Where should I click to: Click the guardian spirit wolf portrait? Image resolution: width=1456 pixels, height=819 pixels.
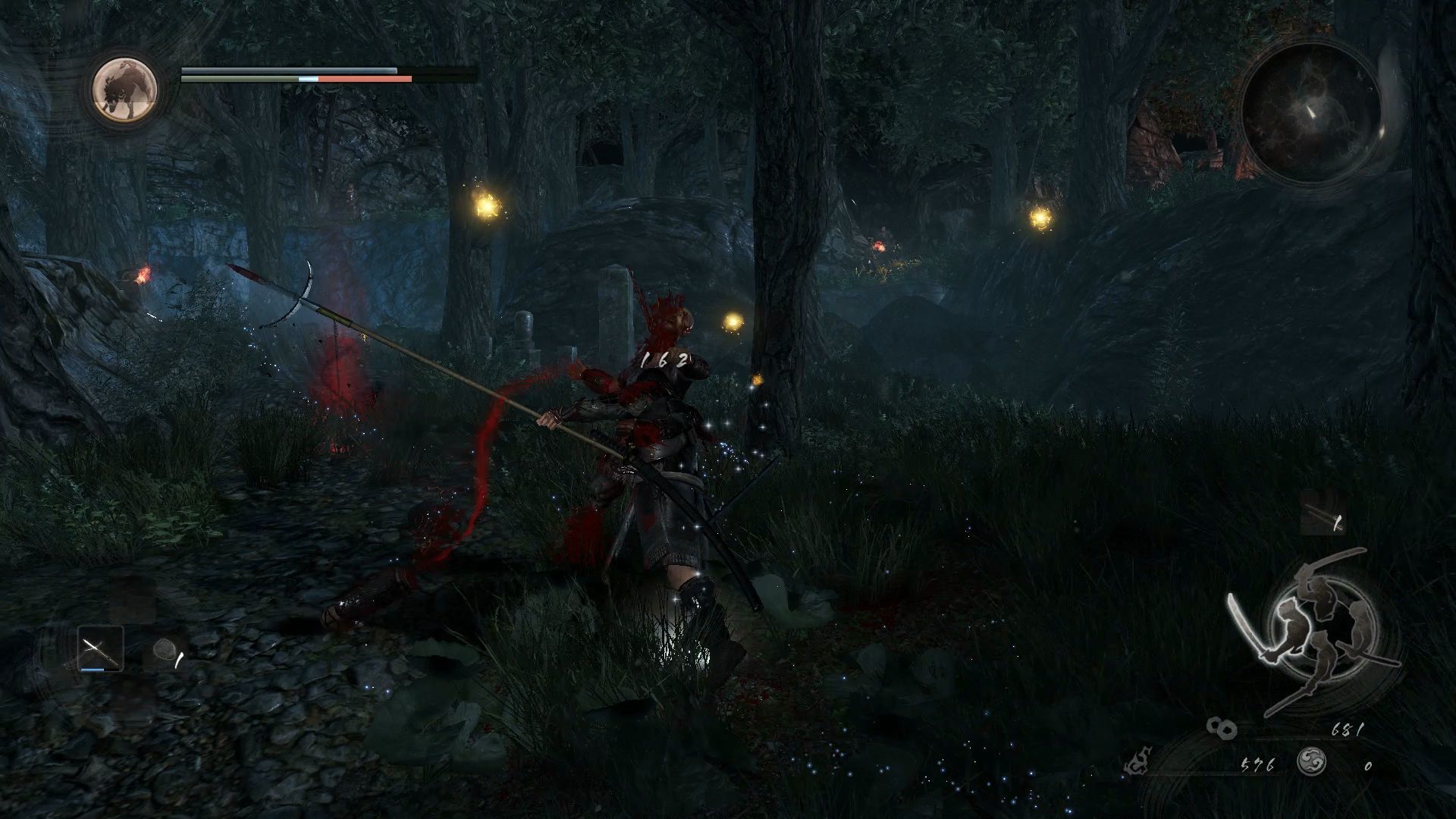124,89
